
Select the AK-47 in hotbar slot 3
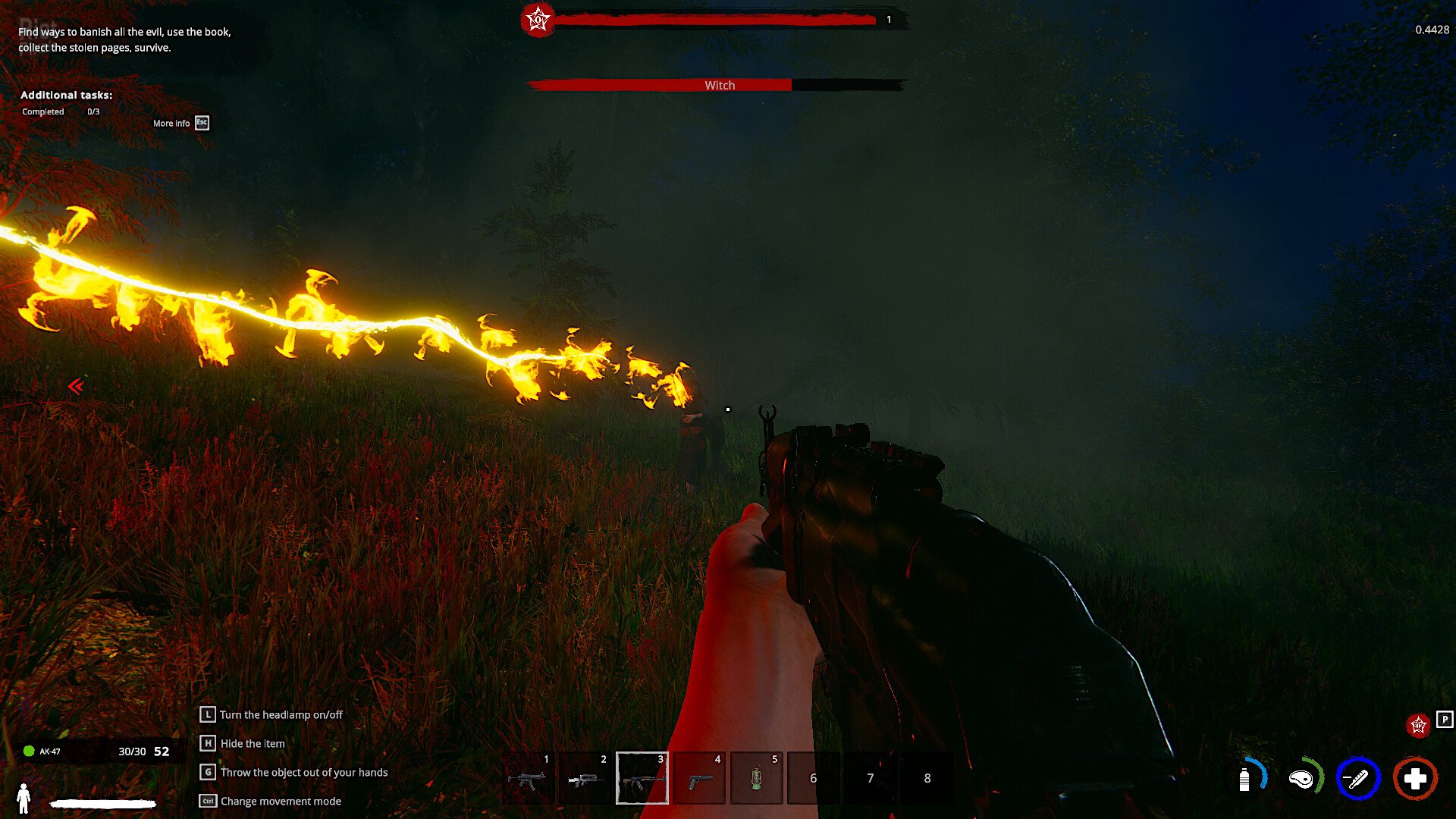[641, 778]
